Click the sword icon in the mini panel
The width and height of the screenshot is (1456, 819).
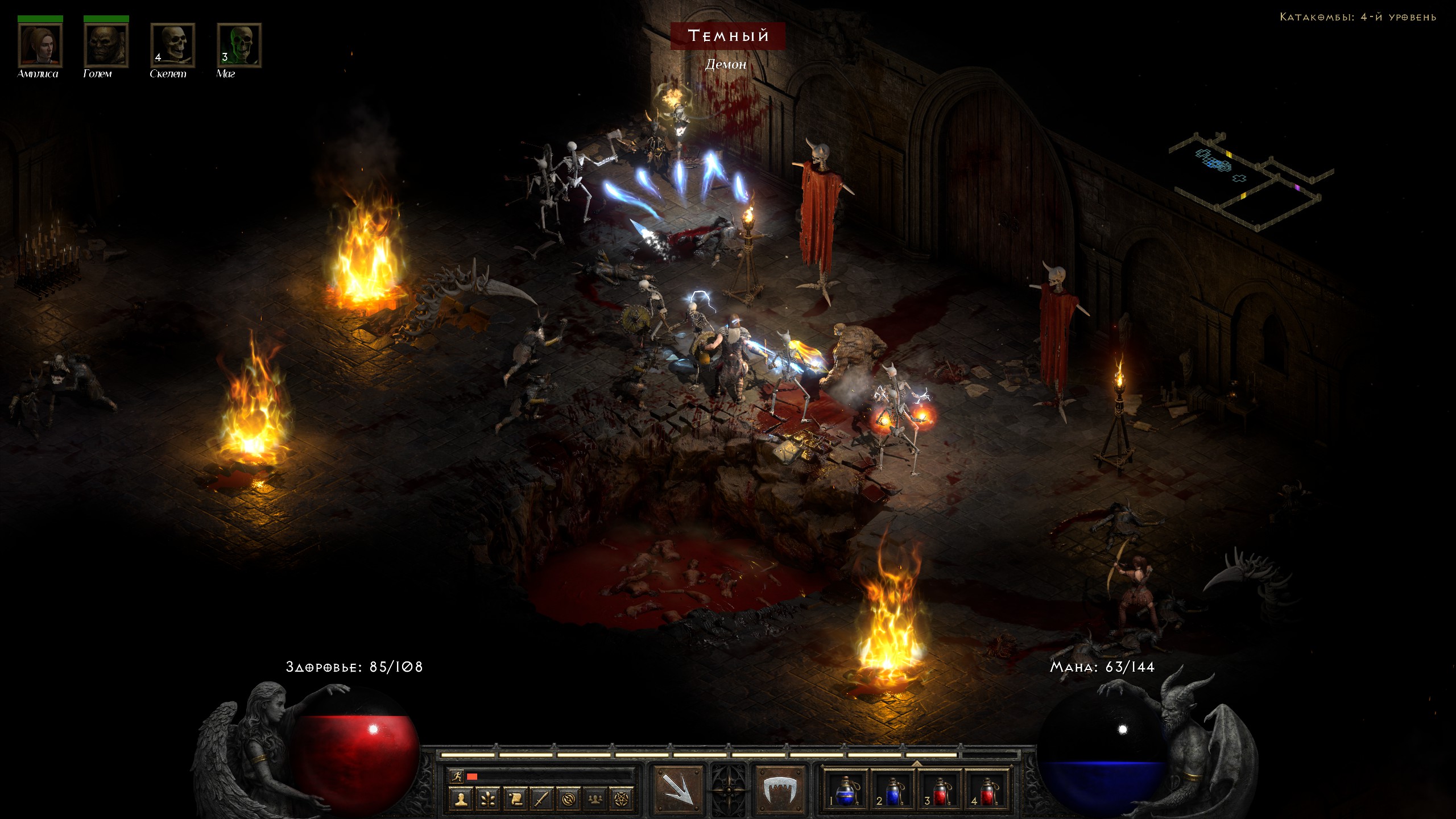541,799
